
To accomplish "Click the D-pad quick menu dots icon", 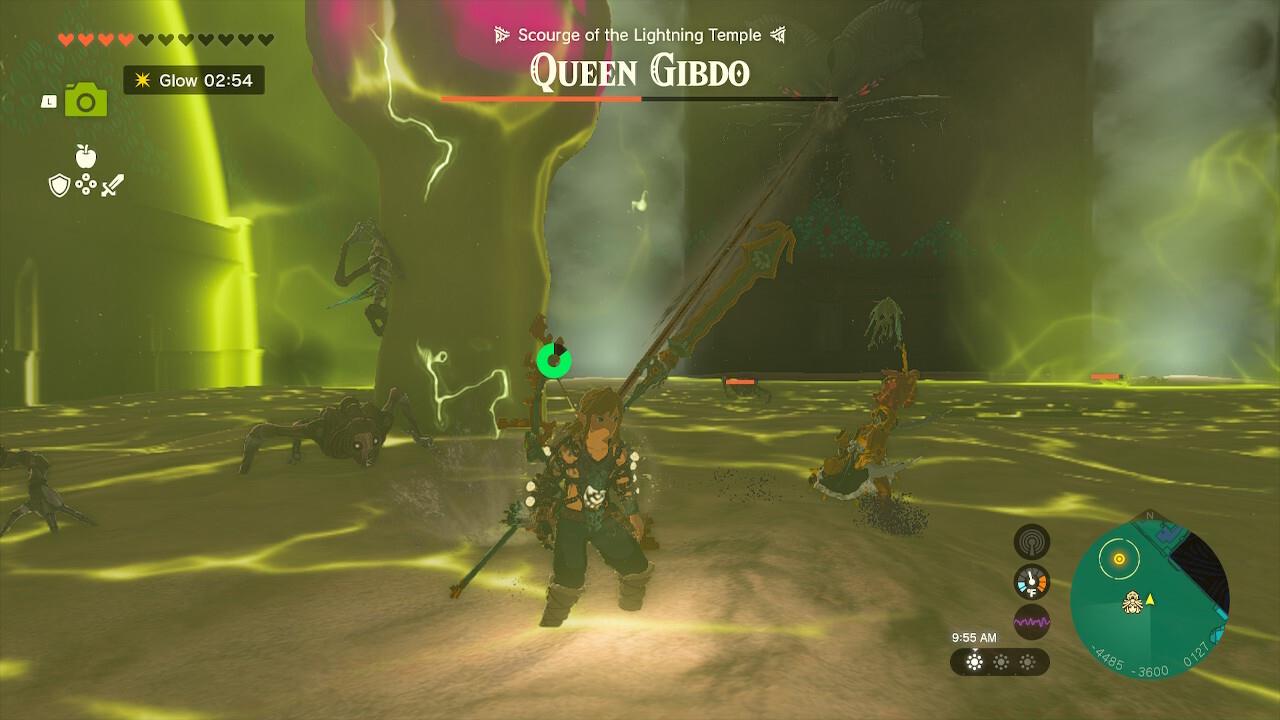I will [86, 183].
